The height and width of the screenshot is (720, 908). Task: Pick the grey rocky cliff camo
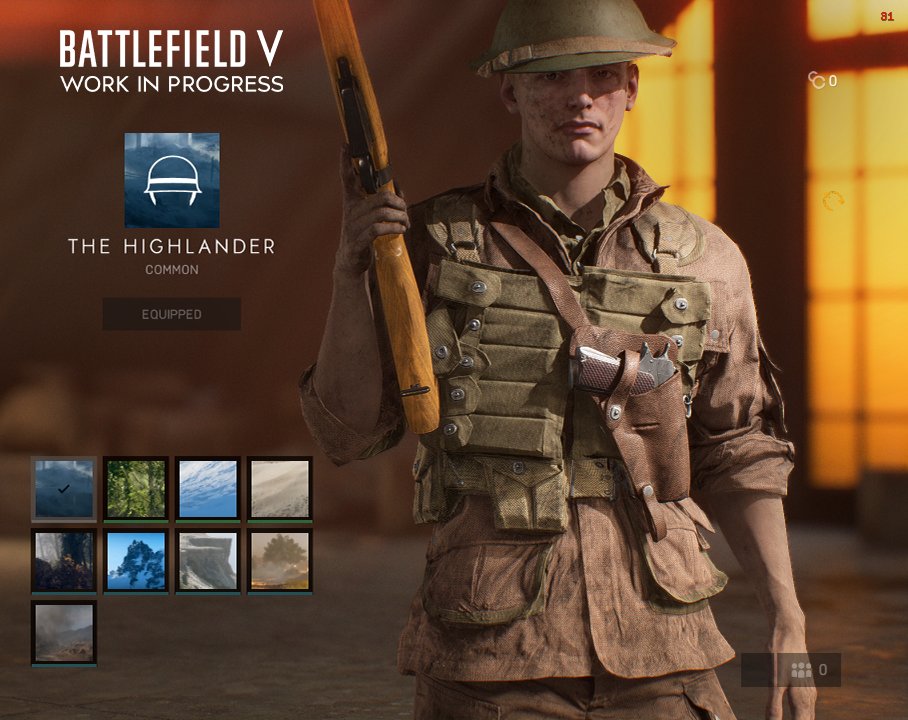[208, 561]
